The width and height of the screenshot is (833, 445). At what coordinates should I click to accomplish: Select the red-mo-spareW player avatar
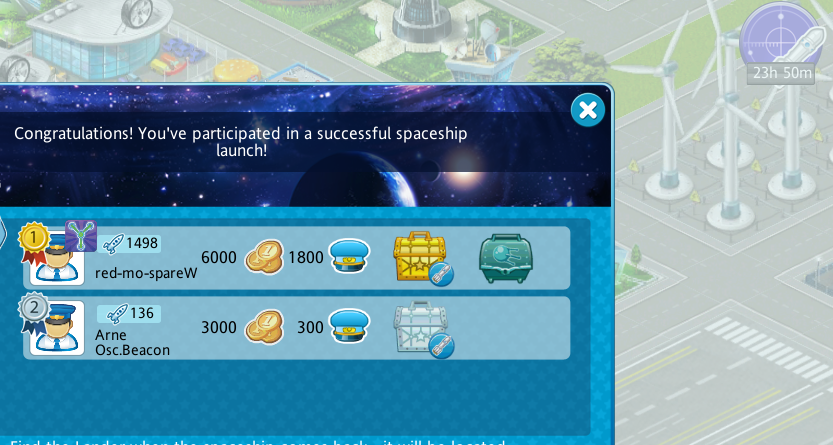point(57,260)
